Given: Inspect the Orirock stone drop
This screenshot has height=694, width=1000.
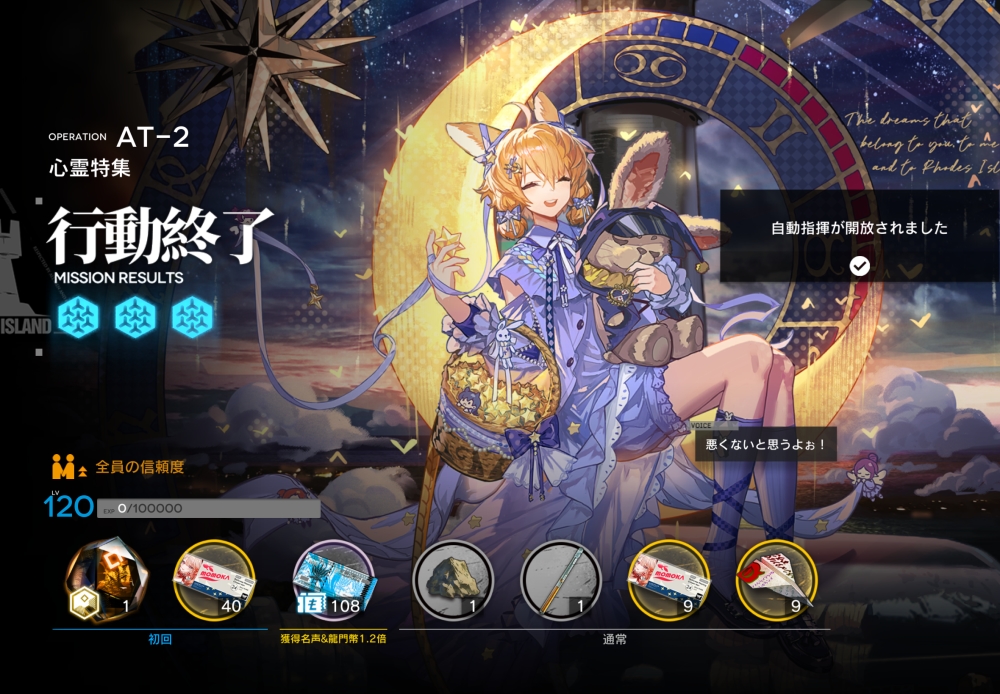Looking at the screenshot, I should coord(453,580).
